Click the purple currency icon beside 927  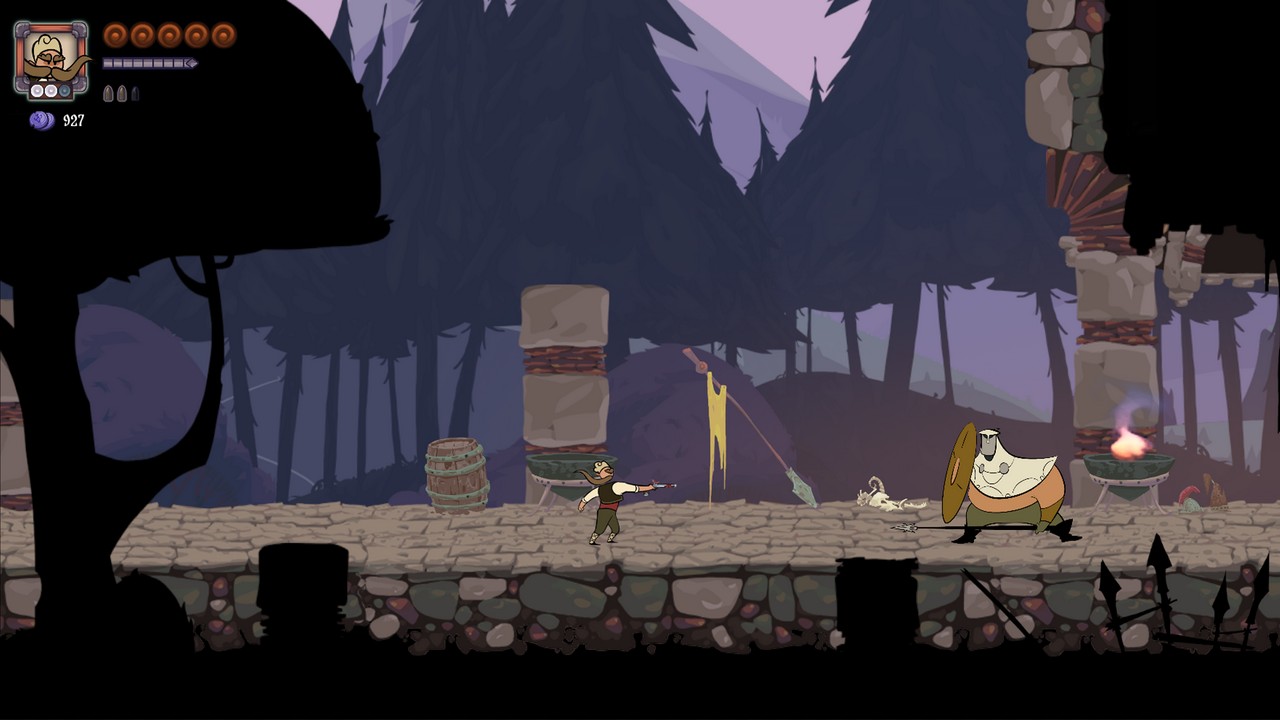(42, 121)
